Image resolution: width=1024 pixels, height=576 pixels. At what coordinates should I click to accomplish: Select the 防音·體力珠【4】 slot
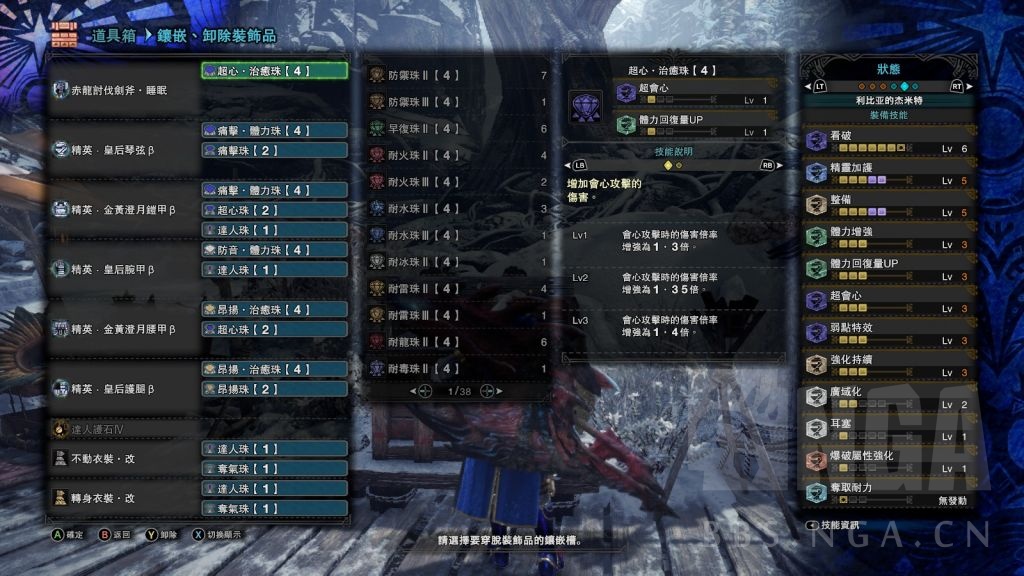click(x=274, y=250)
